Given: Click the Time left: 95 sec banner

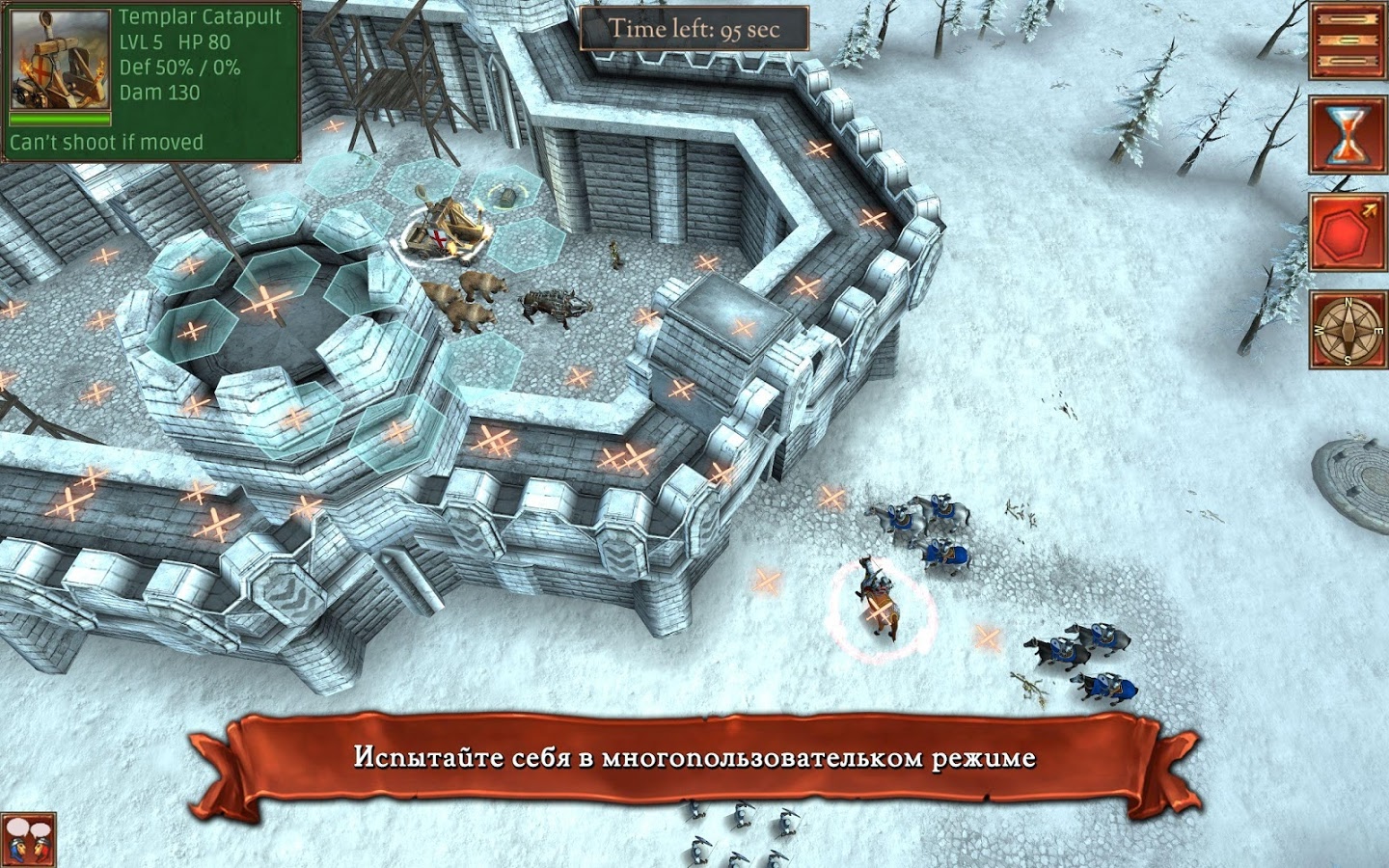Looking at the screenshot, I should [x=696, y=29].
